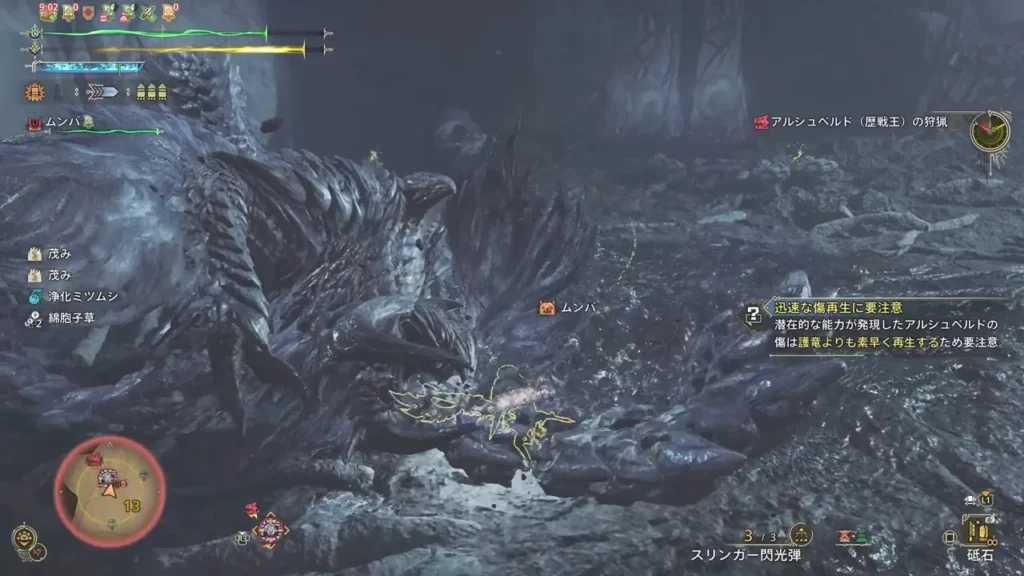The width and height of the screenshot is (1024, 576).
Task: Click the red shield buff icon
Action: click(x=89, y=13)
